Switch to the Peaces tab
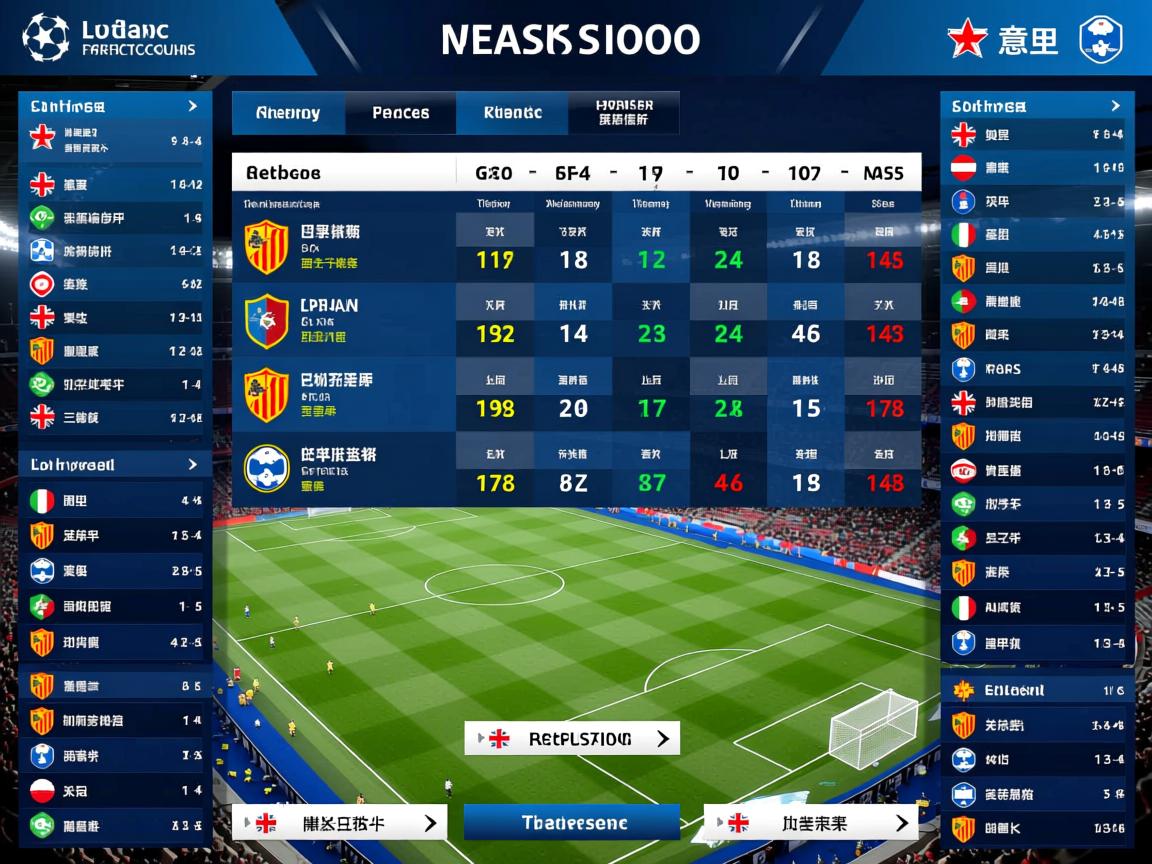Viewport: 1152px width, 864px height. tap(400, 113)
